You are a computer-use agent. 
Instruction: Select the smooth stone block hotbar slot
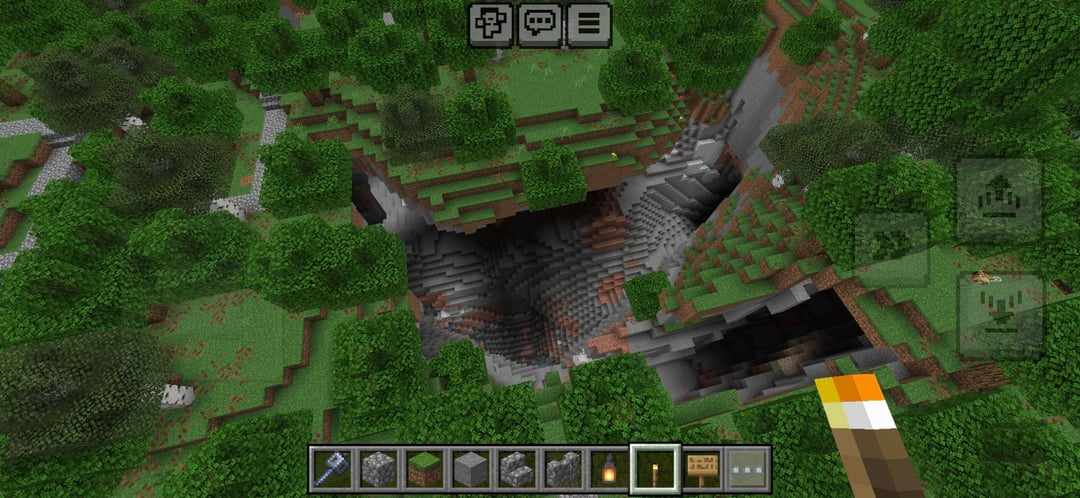point(470,468)
